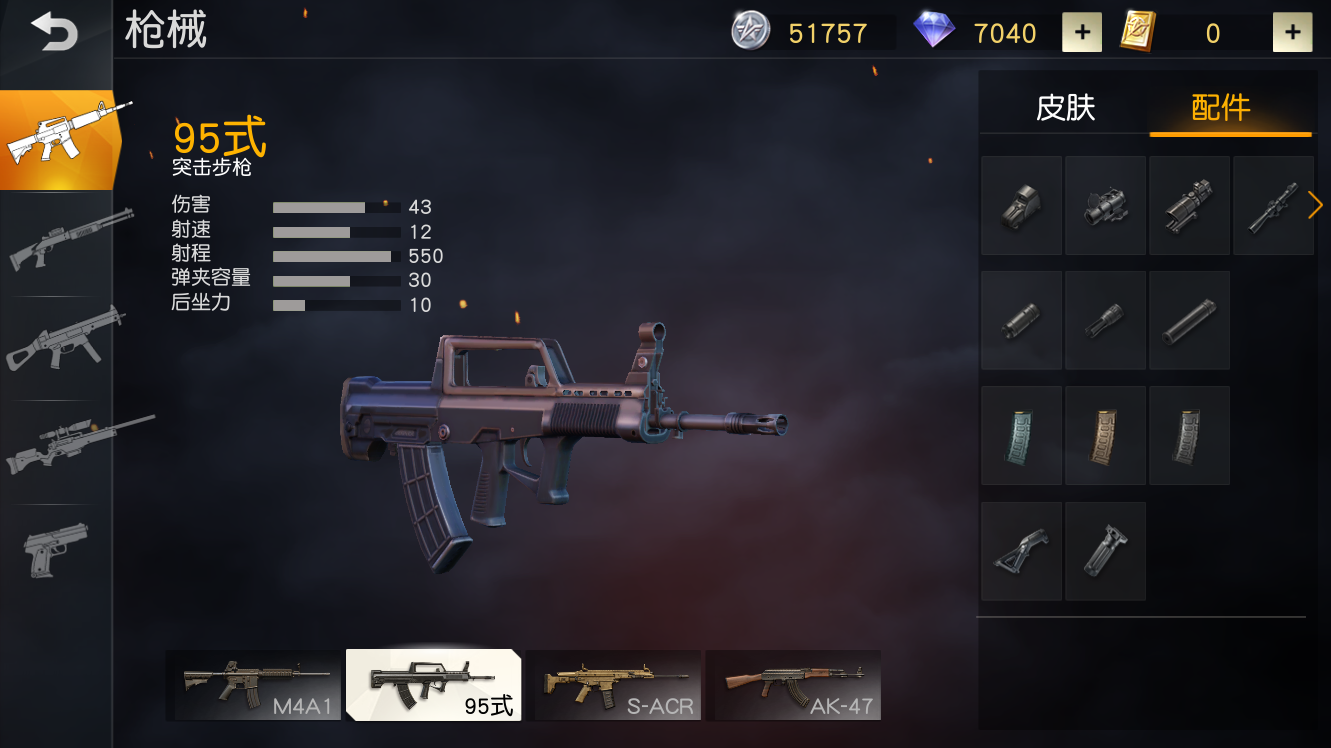
Task: Open the 配件 attachments tab
Action: pyautogui.click(x=1221, y=107)
